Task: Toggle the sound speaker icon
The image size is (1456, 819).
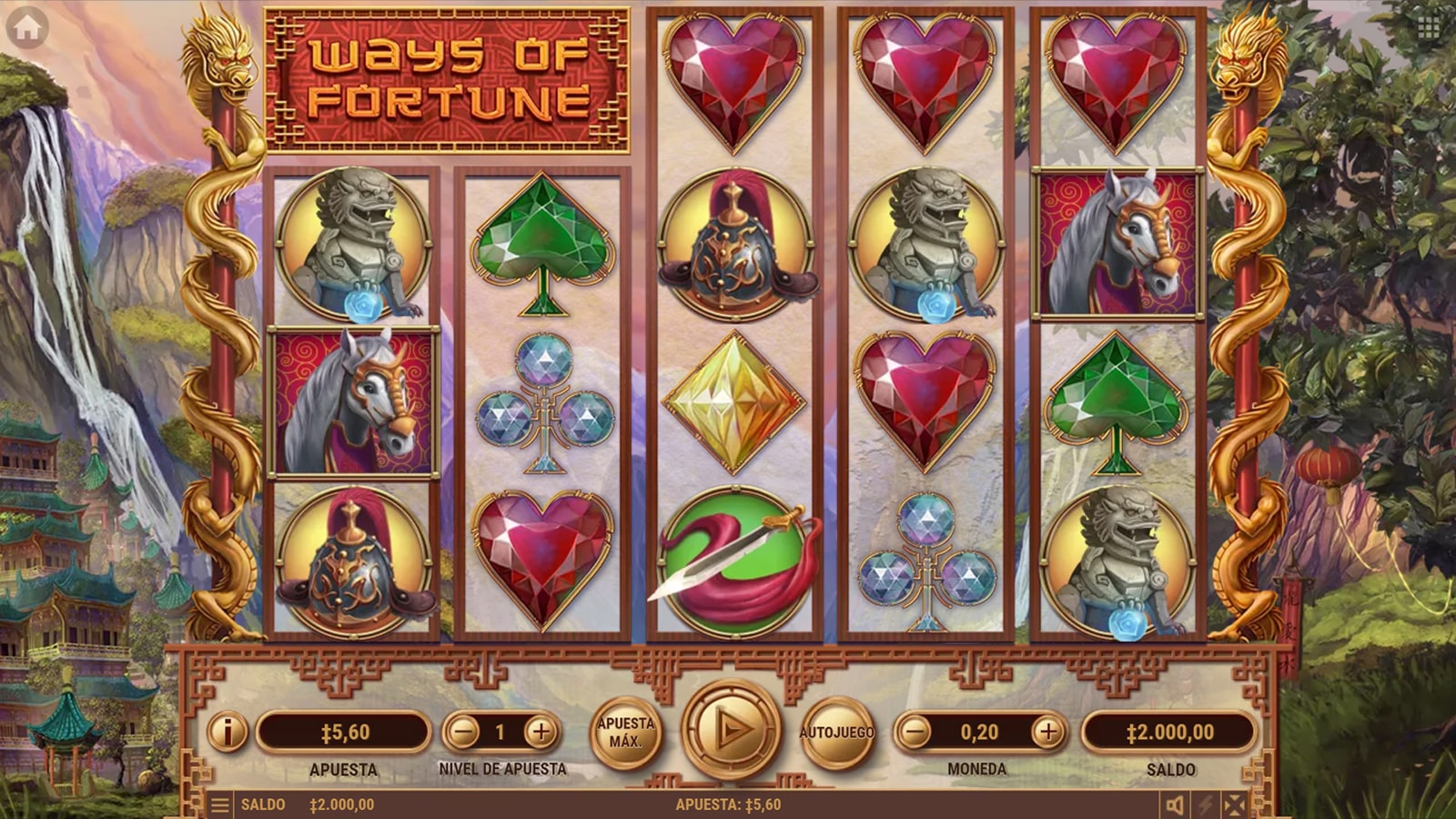Action: [x=1176, y=805]
